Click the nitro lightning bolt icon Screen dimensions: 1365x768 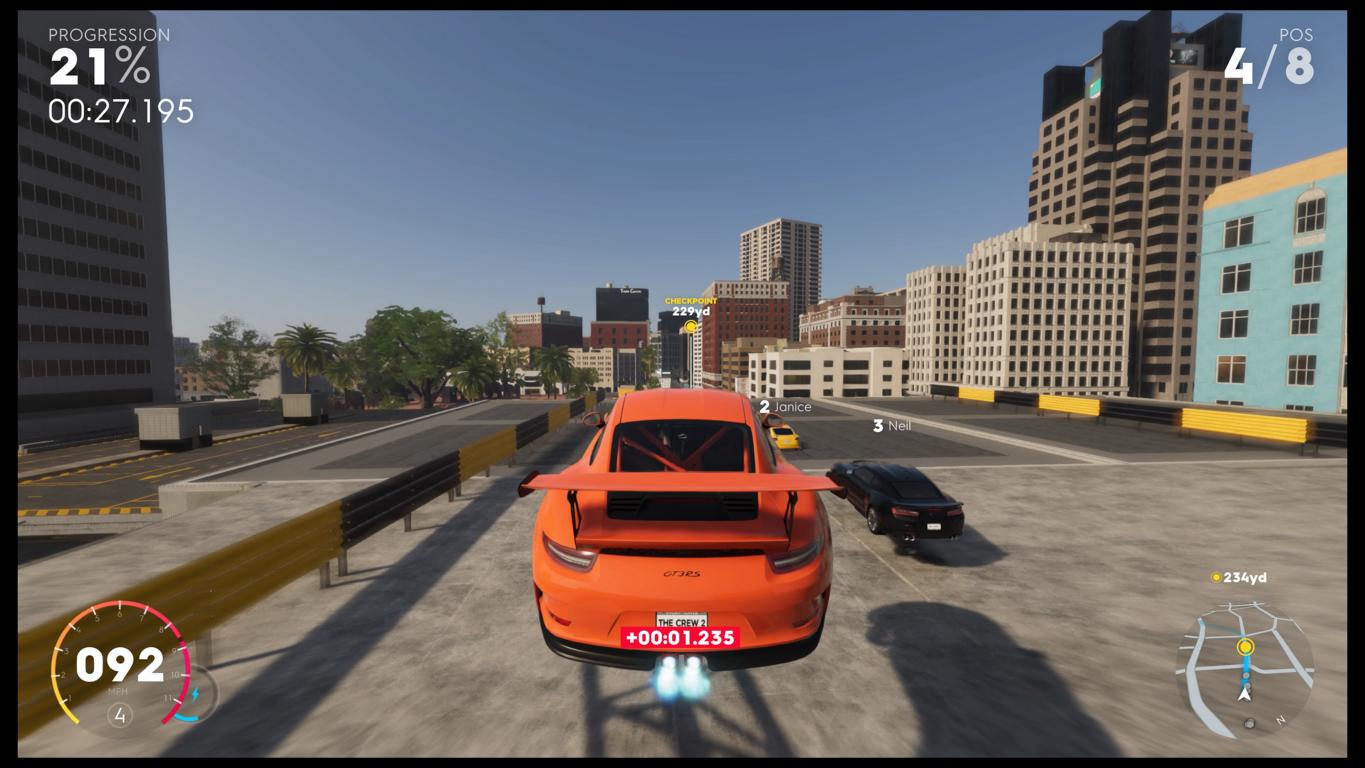coord(196,694)
